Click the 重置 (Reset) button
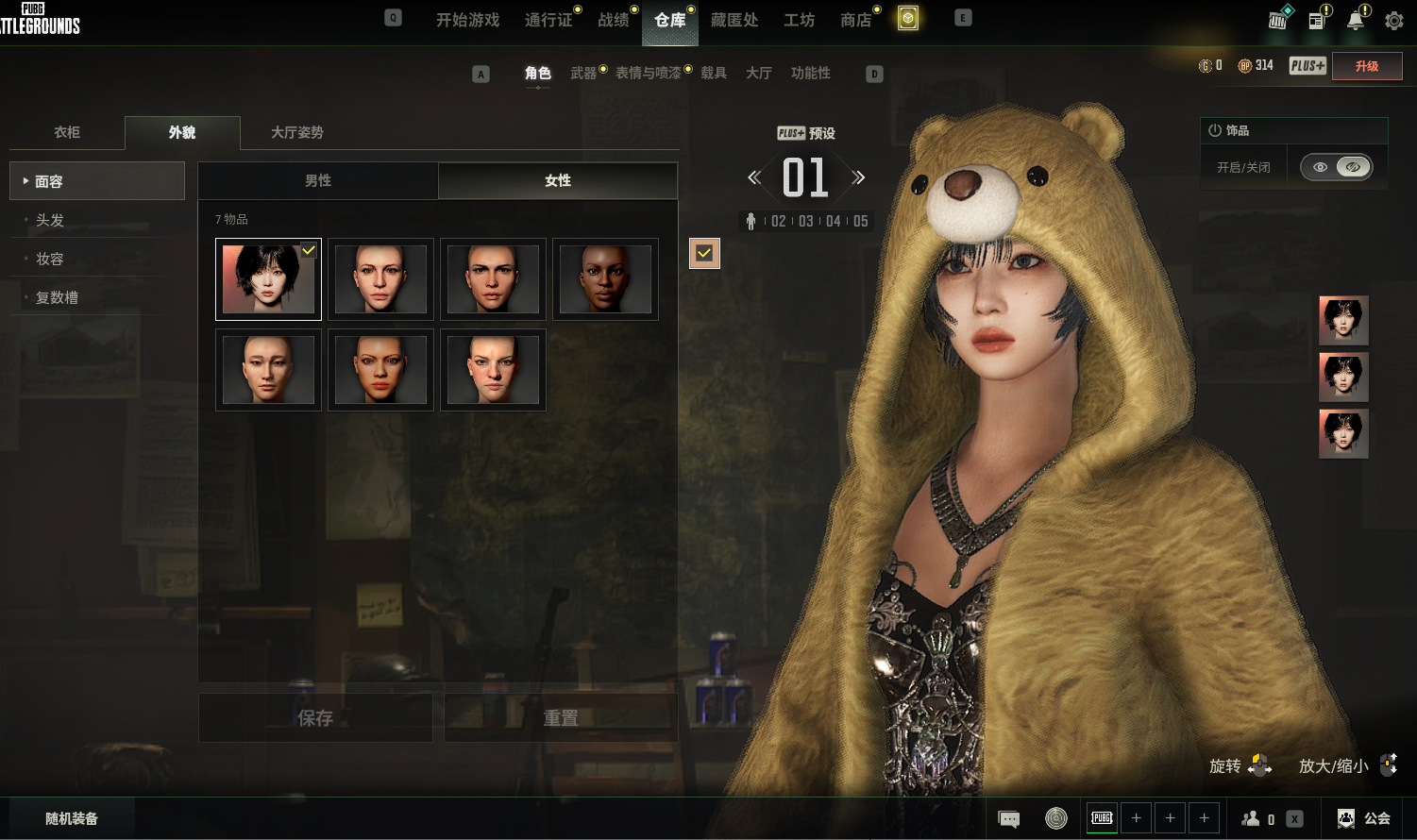Viewport: 1417px width, 840px height. coord(561,718)
